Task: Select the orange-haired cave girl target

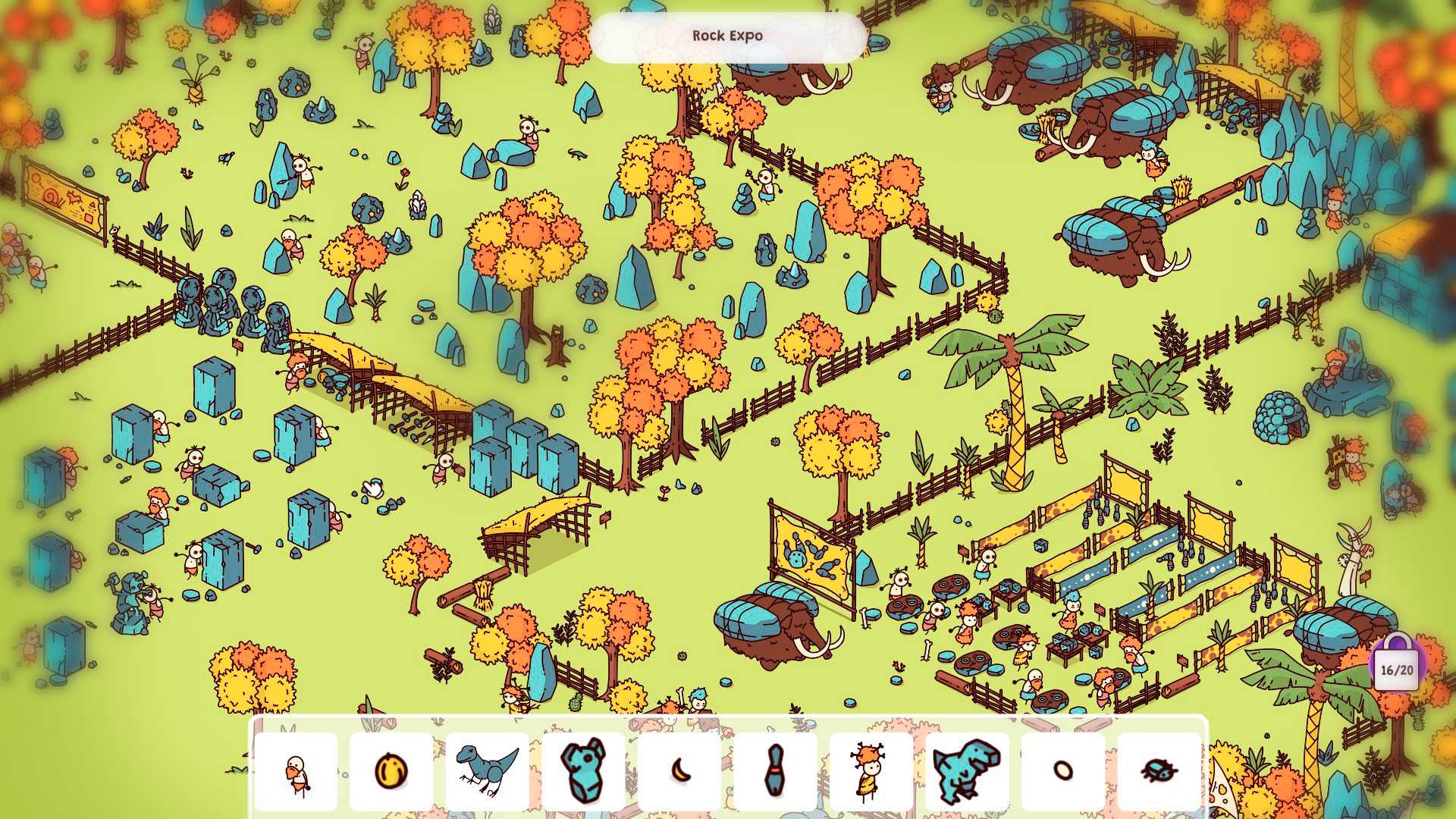Action: click(871, 771)
